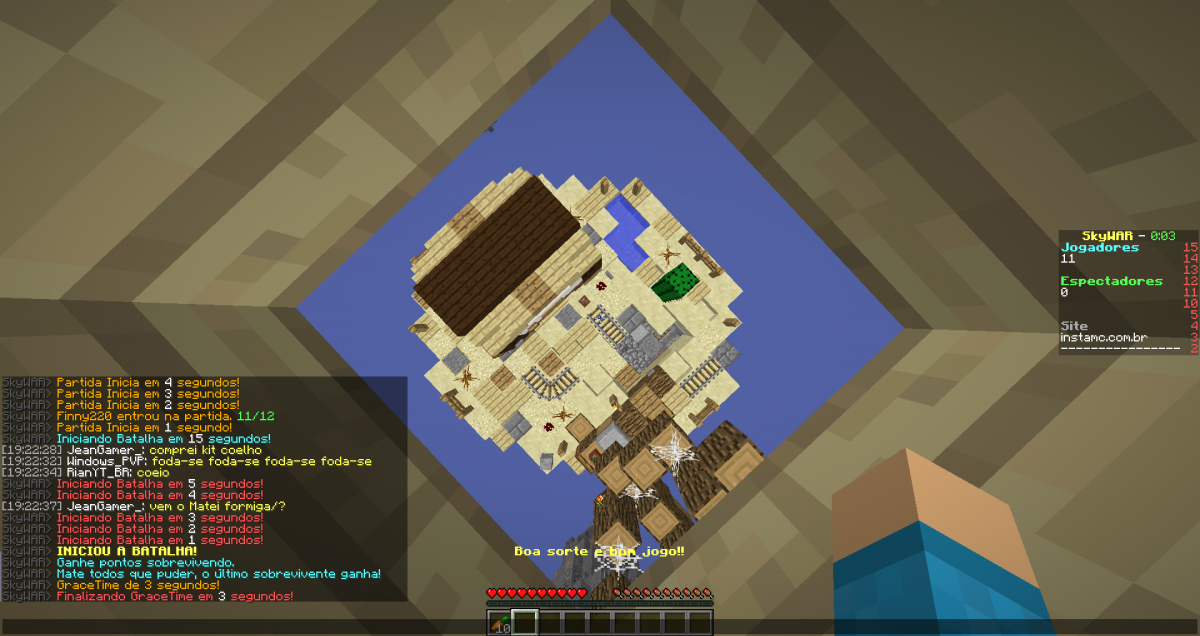The image size is (1200, 636).
Task: Click the SkyWAR scoreboard sidebar
Action: 1128,292
